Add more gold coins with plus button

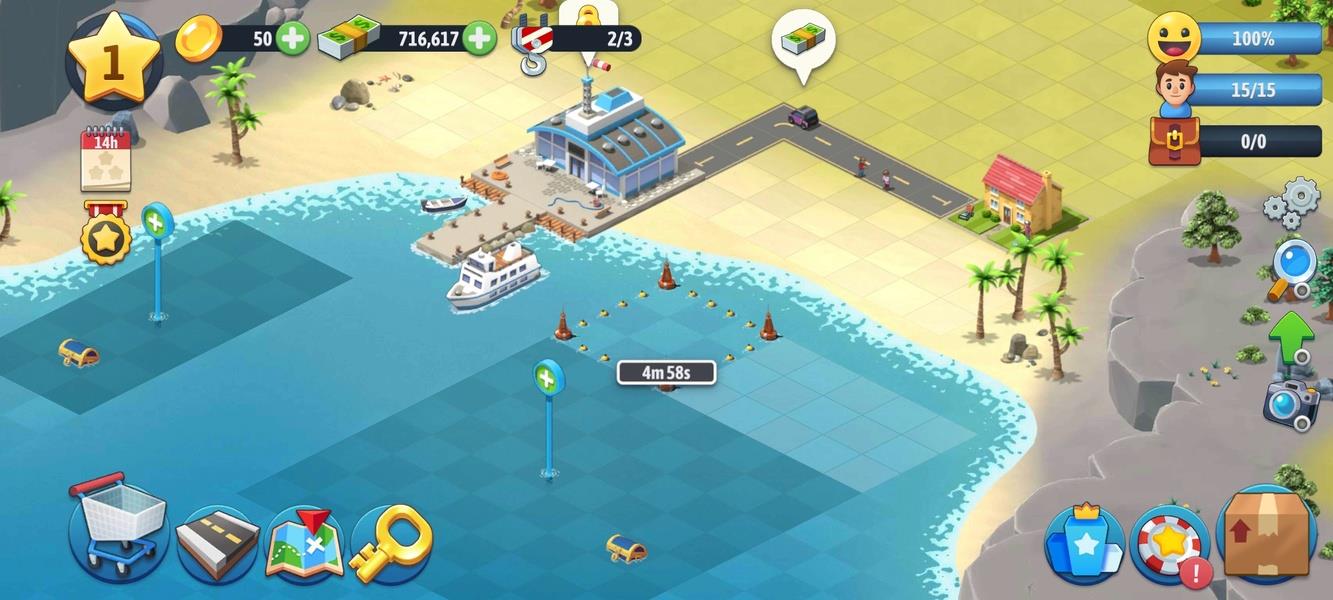pos(292,39)
